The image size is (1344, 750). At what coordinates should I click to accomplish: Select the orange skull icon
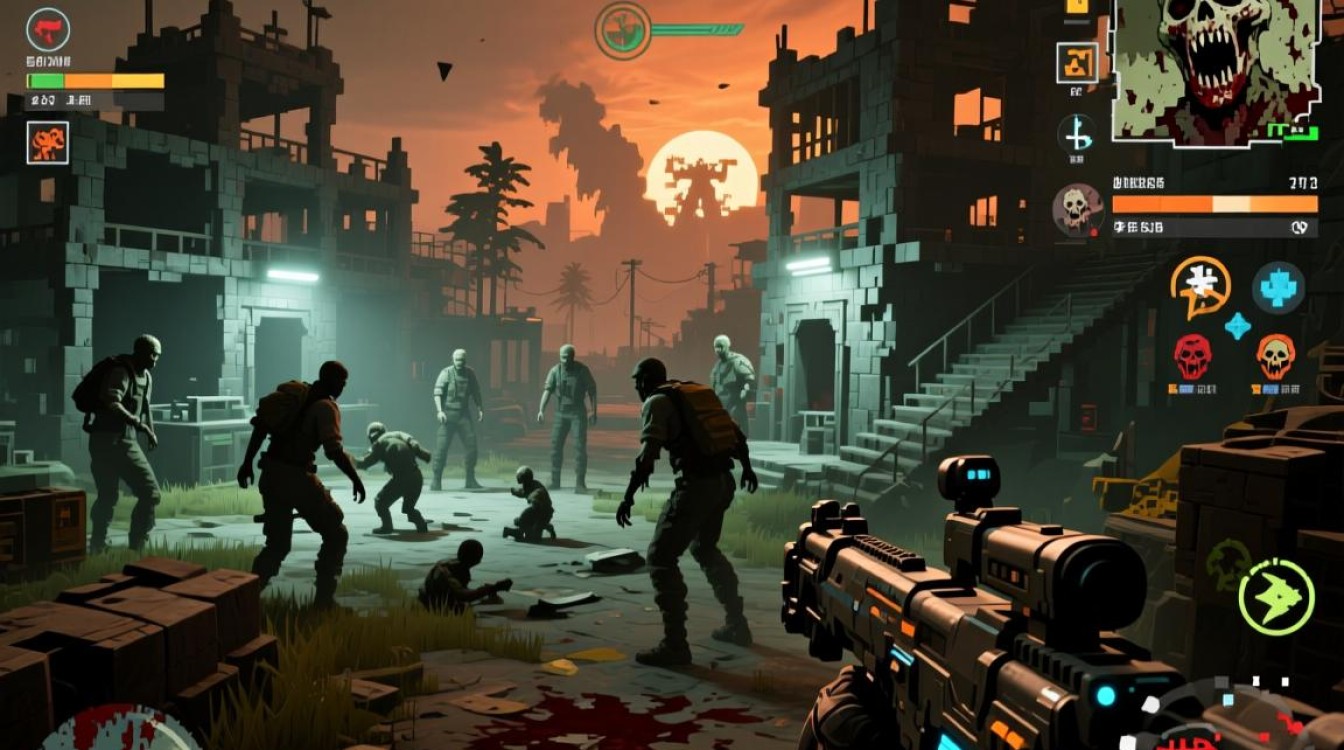(x=1275, y=356)
